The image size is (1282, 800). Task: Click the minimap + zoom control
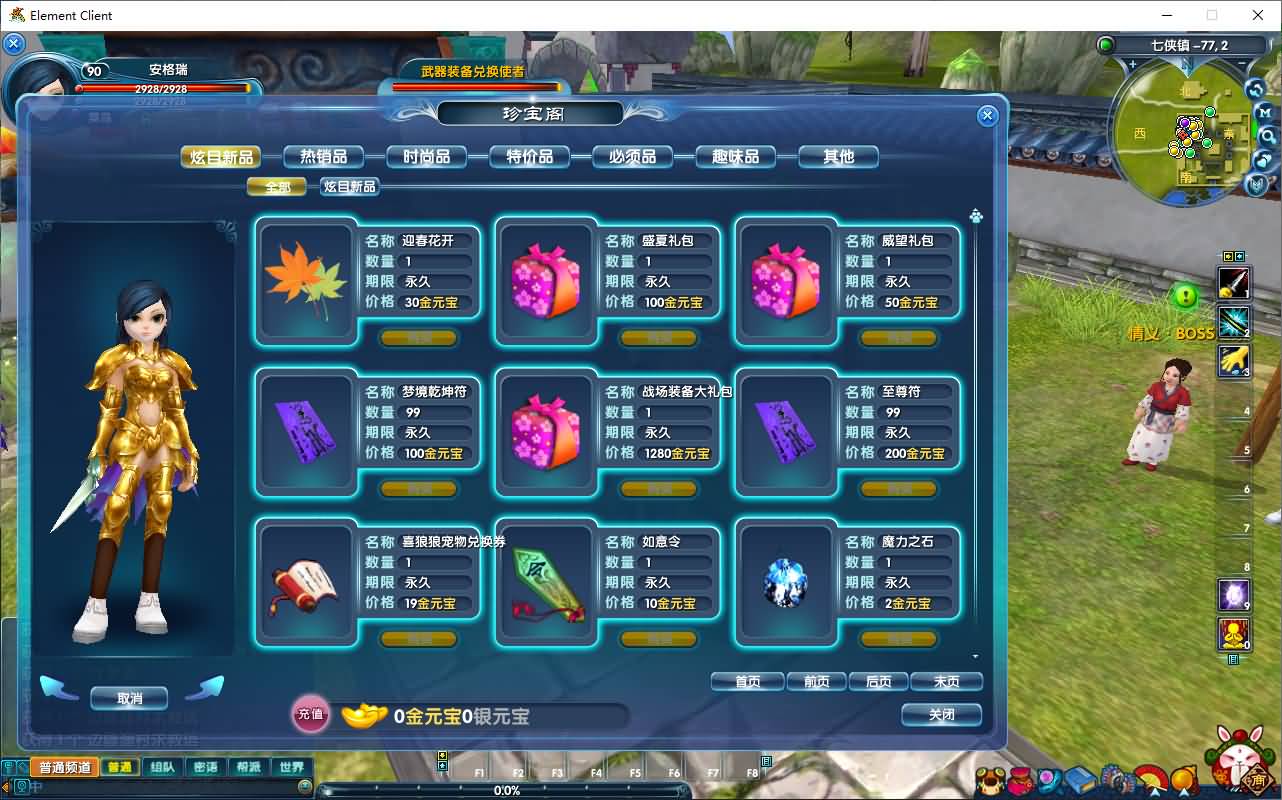tap(1133, 63)
